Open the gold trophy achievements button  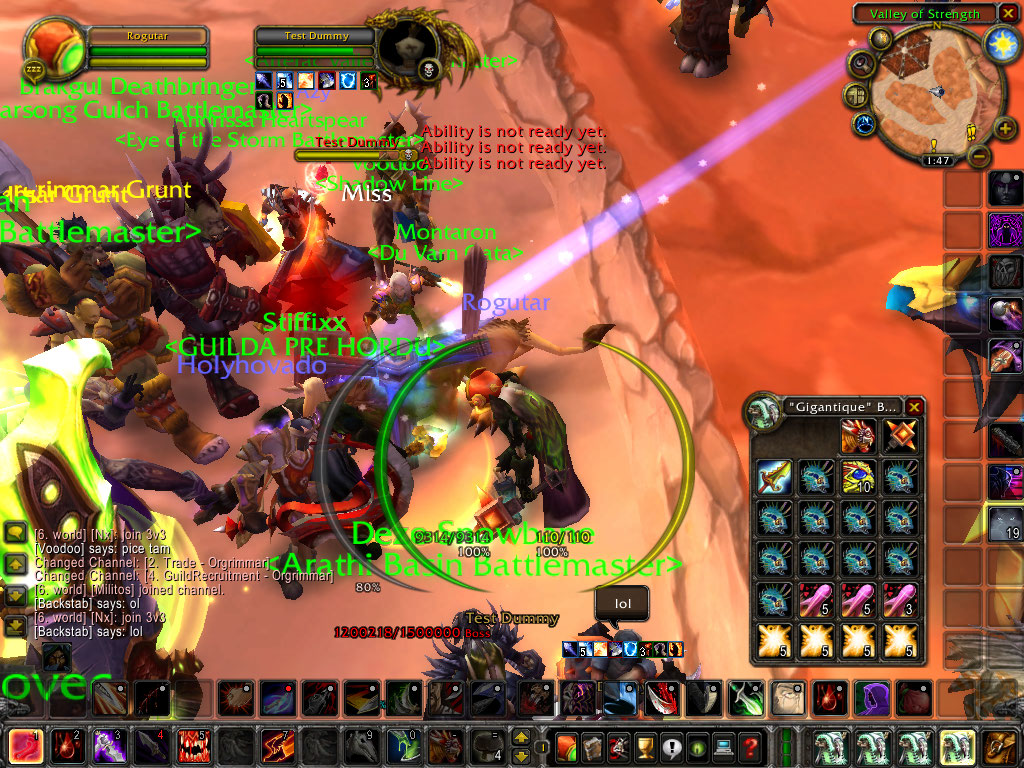point(645,746)
